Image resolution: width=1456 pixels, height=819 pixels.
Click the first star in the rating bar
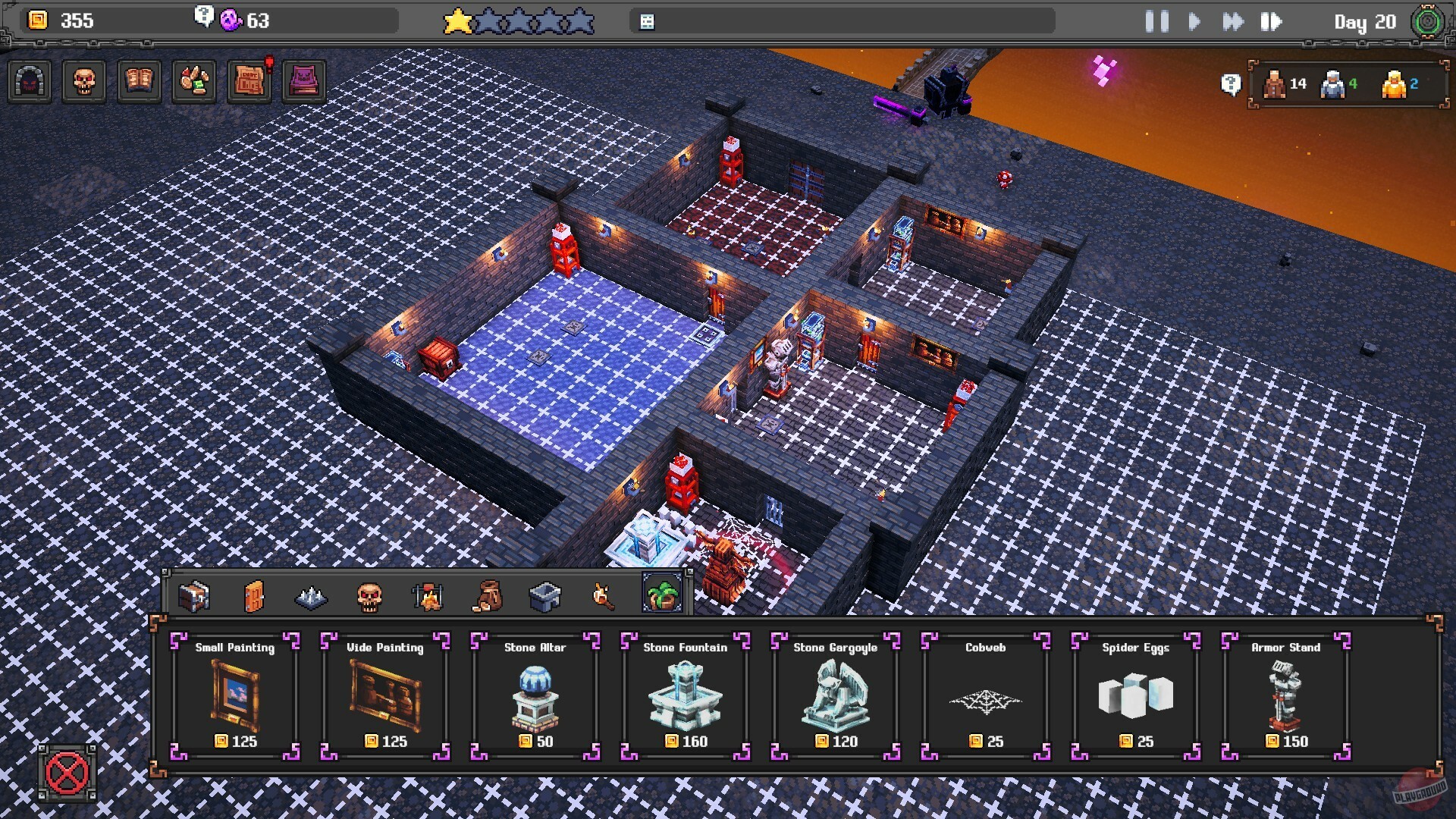point(456,22)
